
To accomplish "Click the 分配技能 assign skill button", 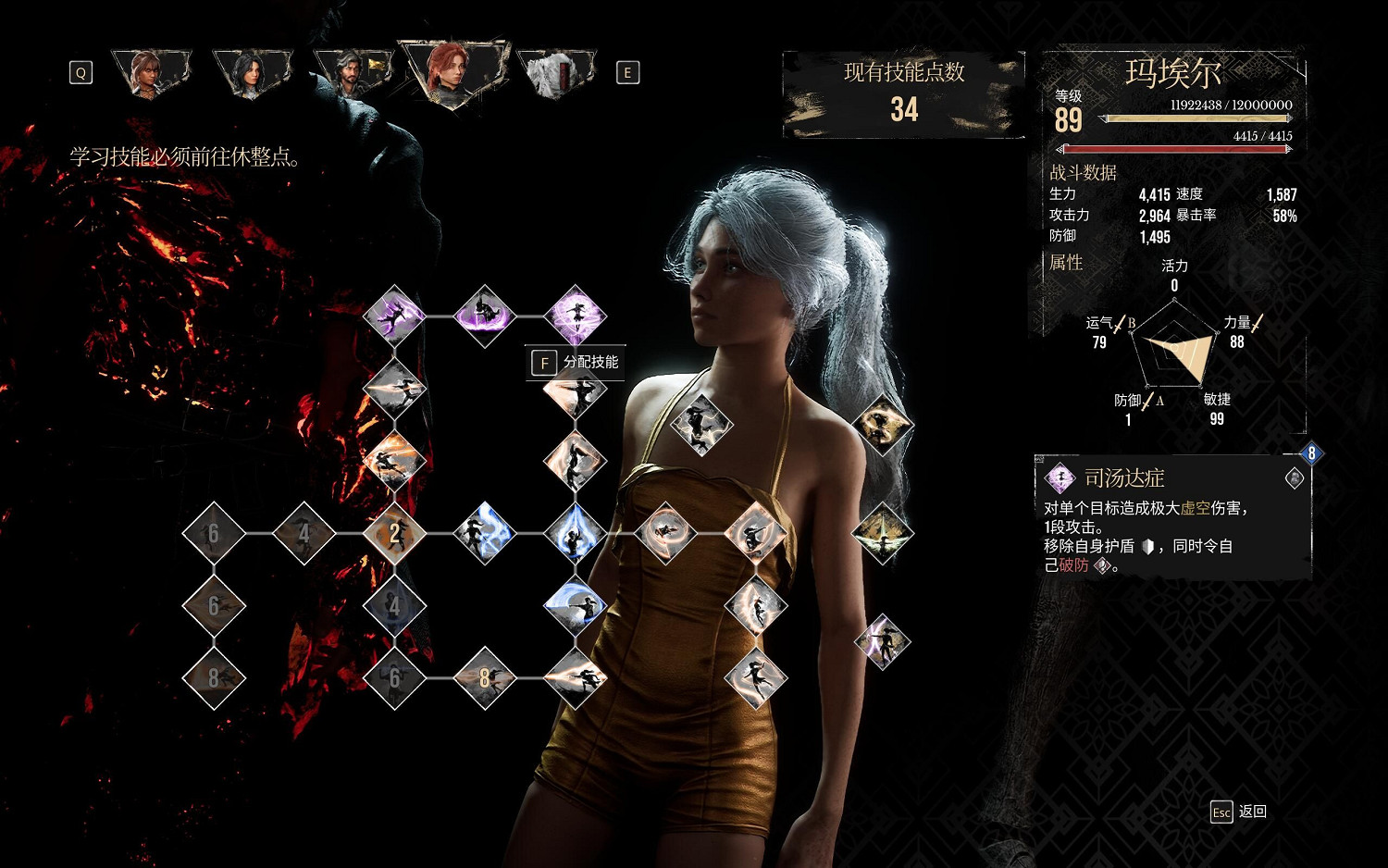I will (x=576, y=363).
